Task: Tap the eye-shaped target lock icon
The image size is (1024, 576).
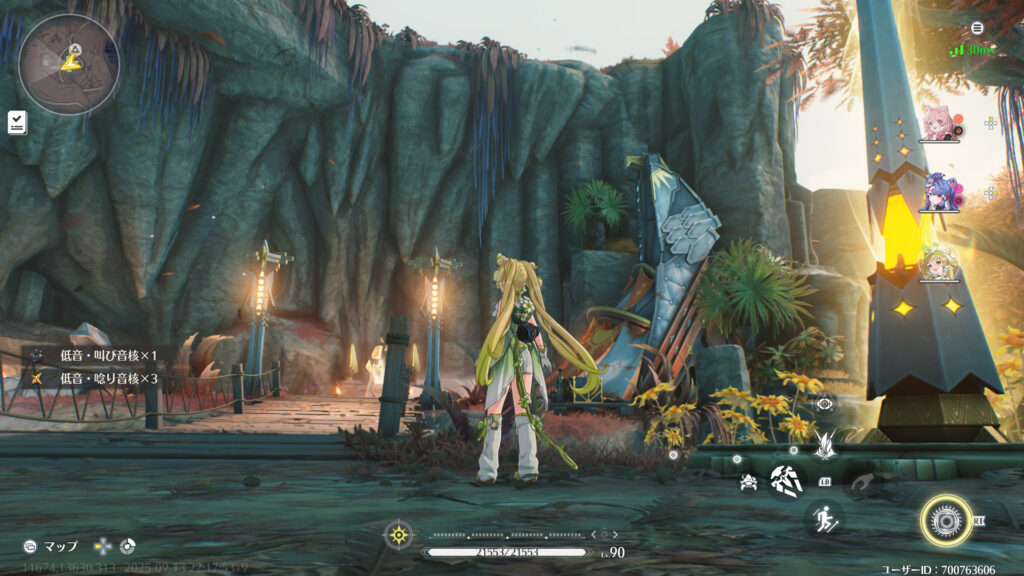Action: click(825, 404)
